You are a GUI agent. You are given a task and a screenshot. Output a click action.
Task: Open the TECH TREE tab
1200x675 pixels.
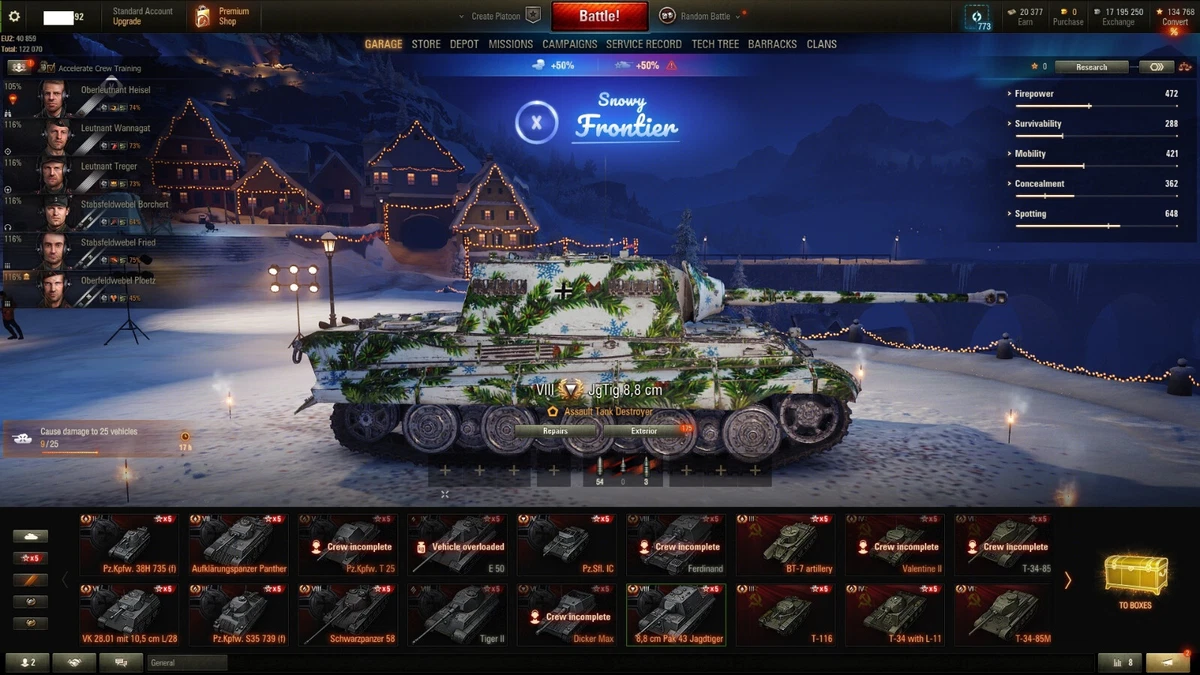click(x=715, y=44)
